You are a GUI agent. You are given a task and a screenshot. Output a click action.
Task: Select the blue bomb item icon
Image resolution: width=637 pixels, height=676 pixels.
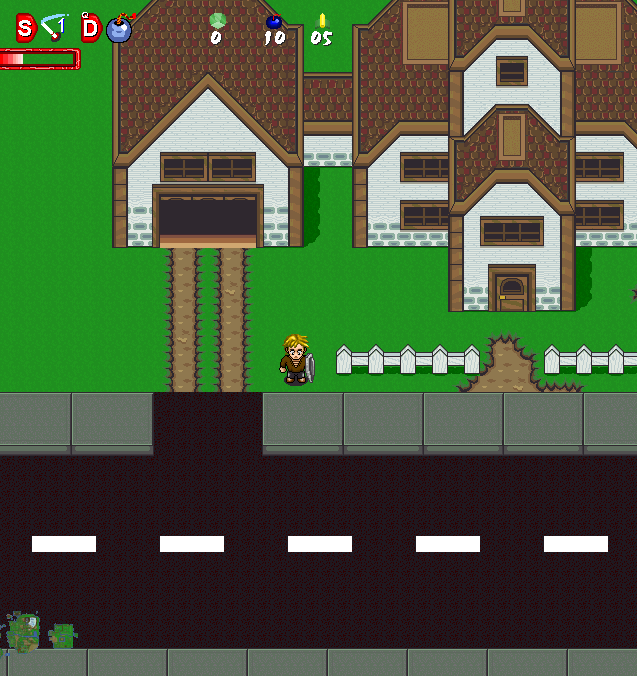(119, 28)
